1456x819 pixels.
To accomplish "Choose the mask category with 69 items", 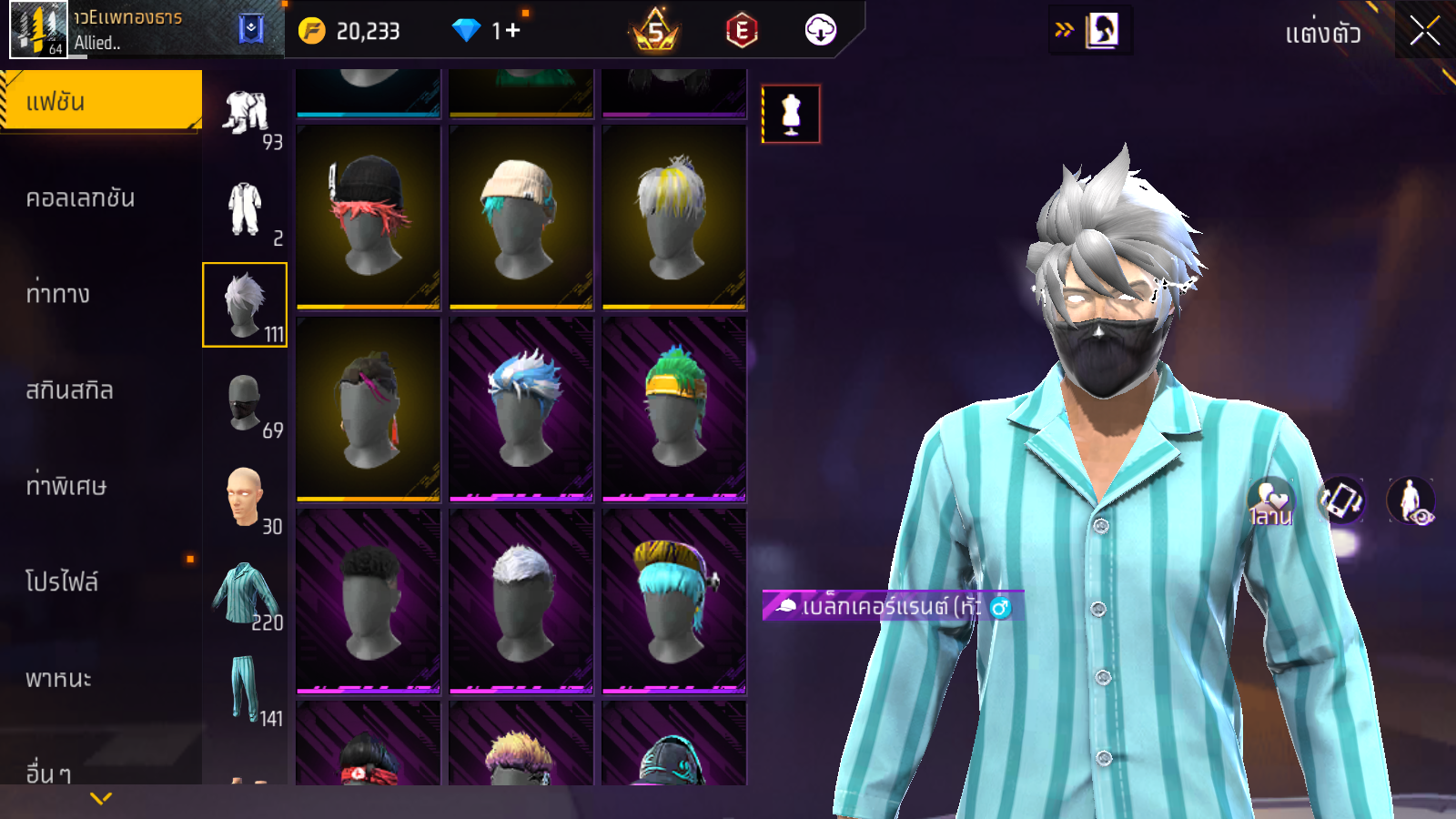I will [x=245, y=402].
